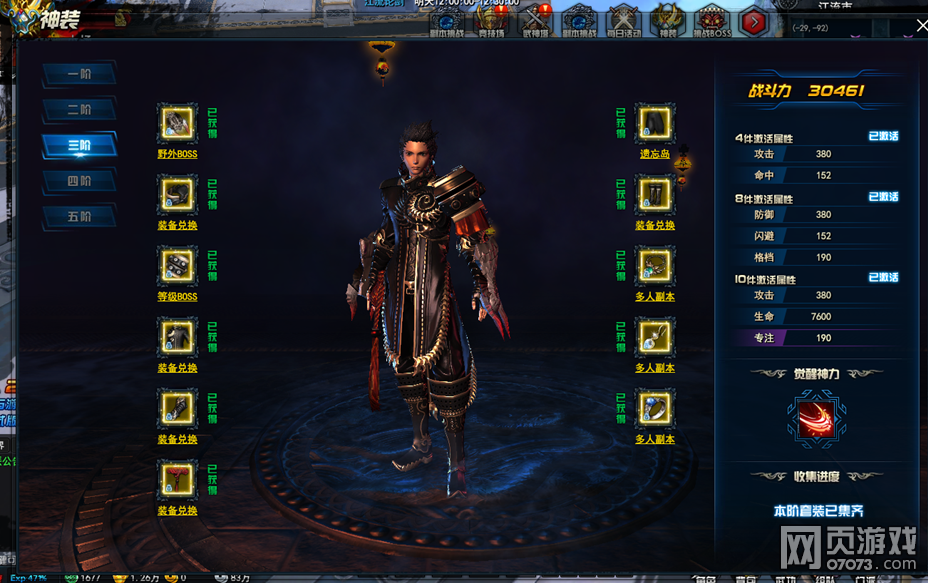
Task: Open 每日活动 from the top bar
Action: pos(625,19)
